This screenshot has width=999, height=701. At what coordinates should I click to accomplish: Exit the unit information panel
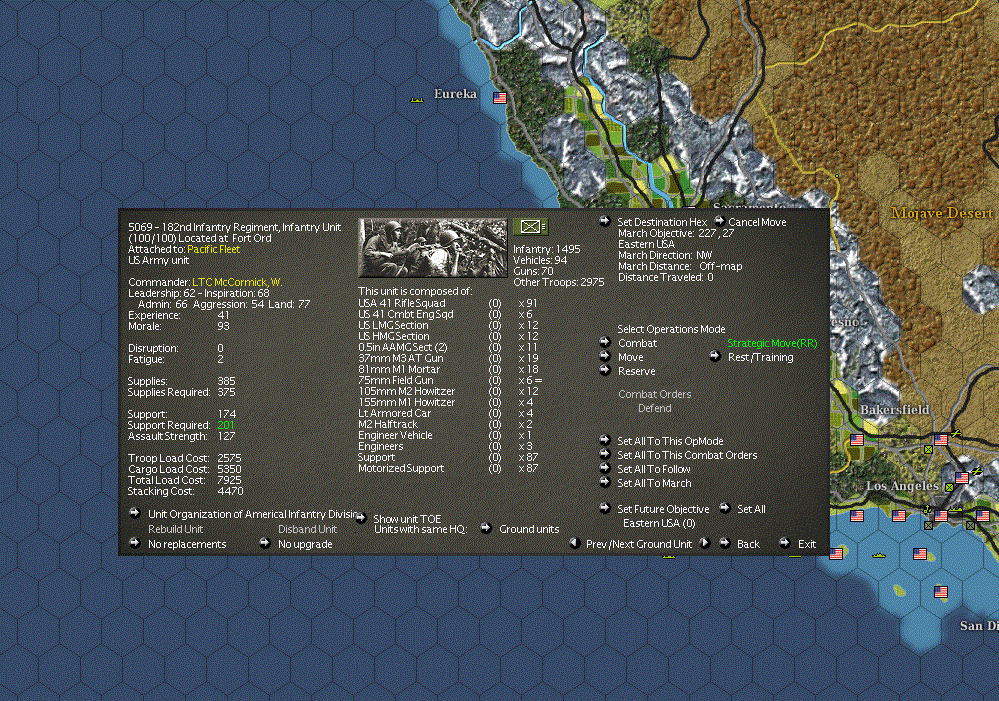tap(807, 544)
